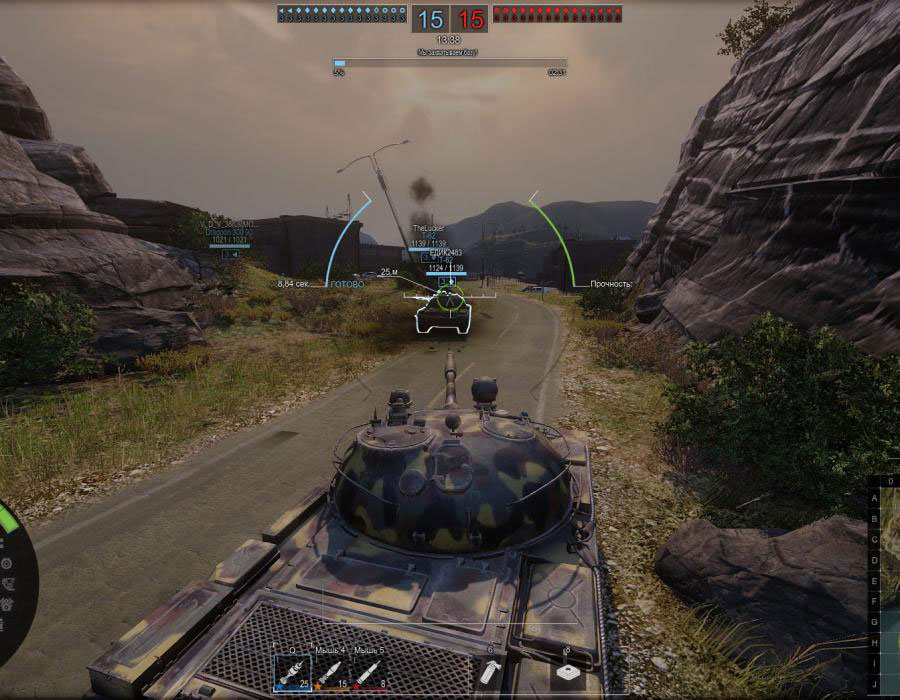The height and width of the screenshot is (700, 900).
Task: Click the minimap in the corner
Action: point(886,588)
